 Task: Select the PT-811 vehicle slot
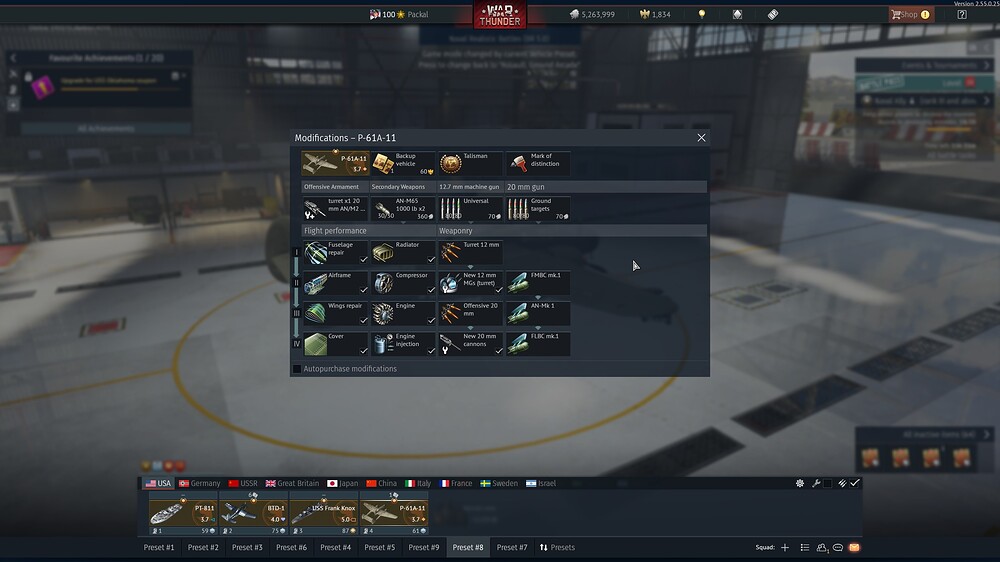click(x=182, y=514)
